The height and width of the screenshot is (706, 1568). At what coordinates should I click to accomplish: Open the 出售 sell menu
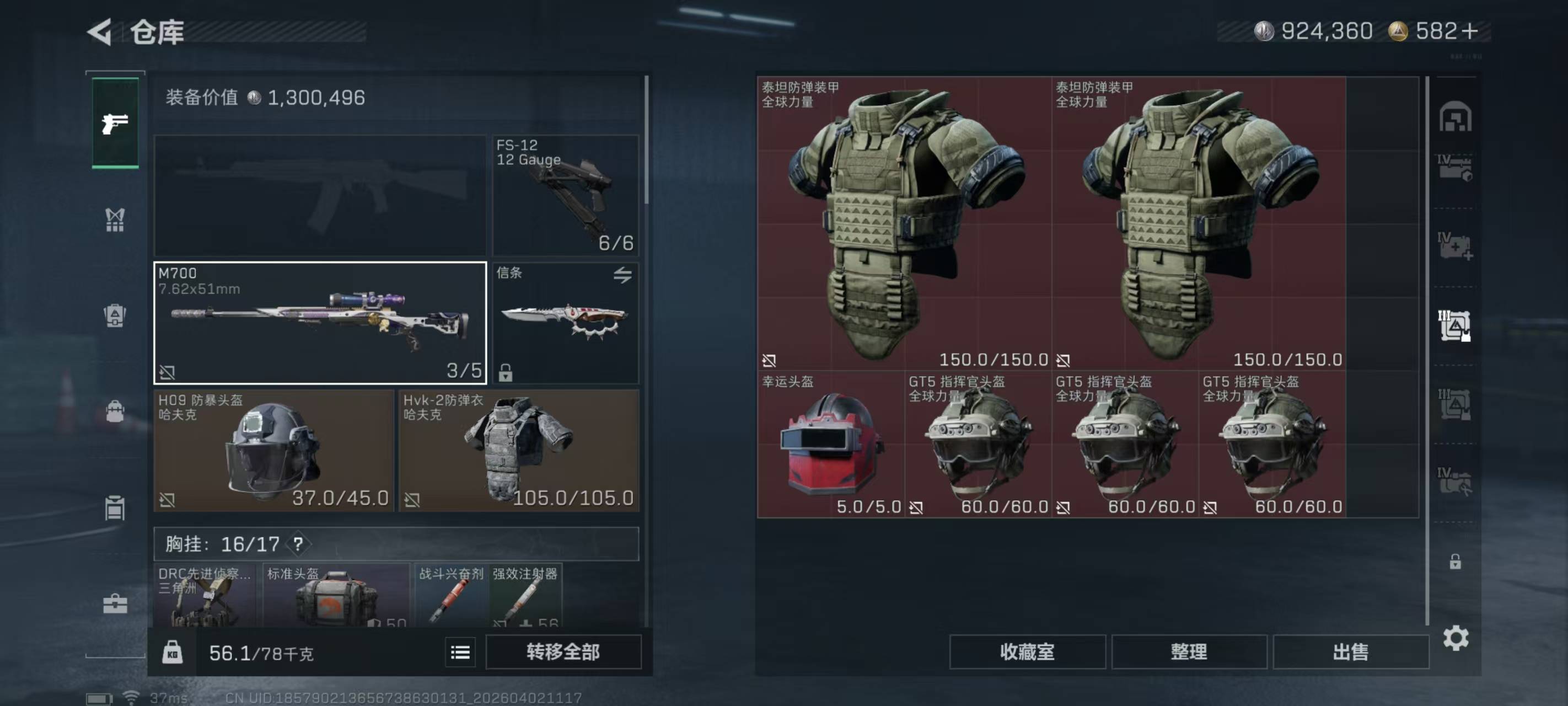pyautogui.click(x=1351, y=652)
